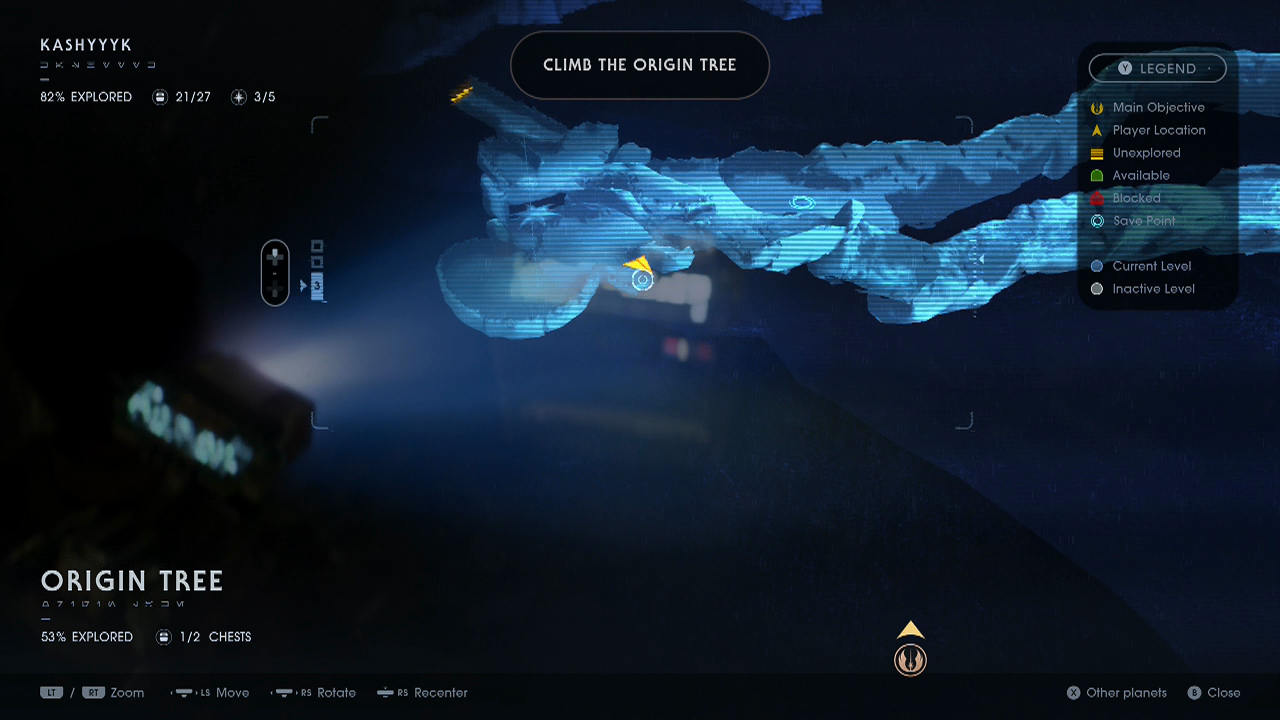
Task: Expand the Unexplored areas legend entry
Action: [1097, 152]
